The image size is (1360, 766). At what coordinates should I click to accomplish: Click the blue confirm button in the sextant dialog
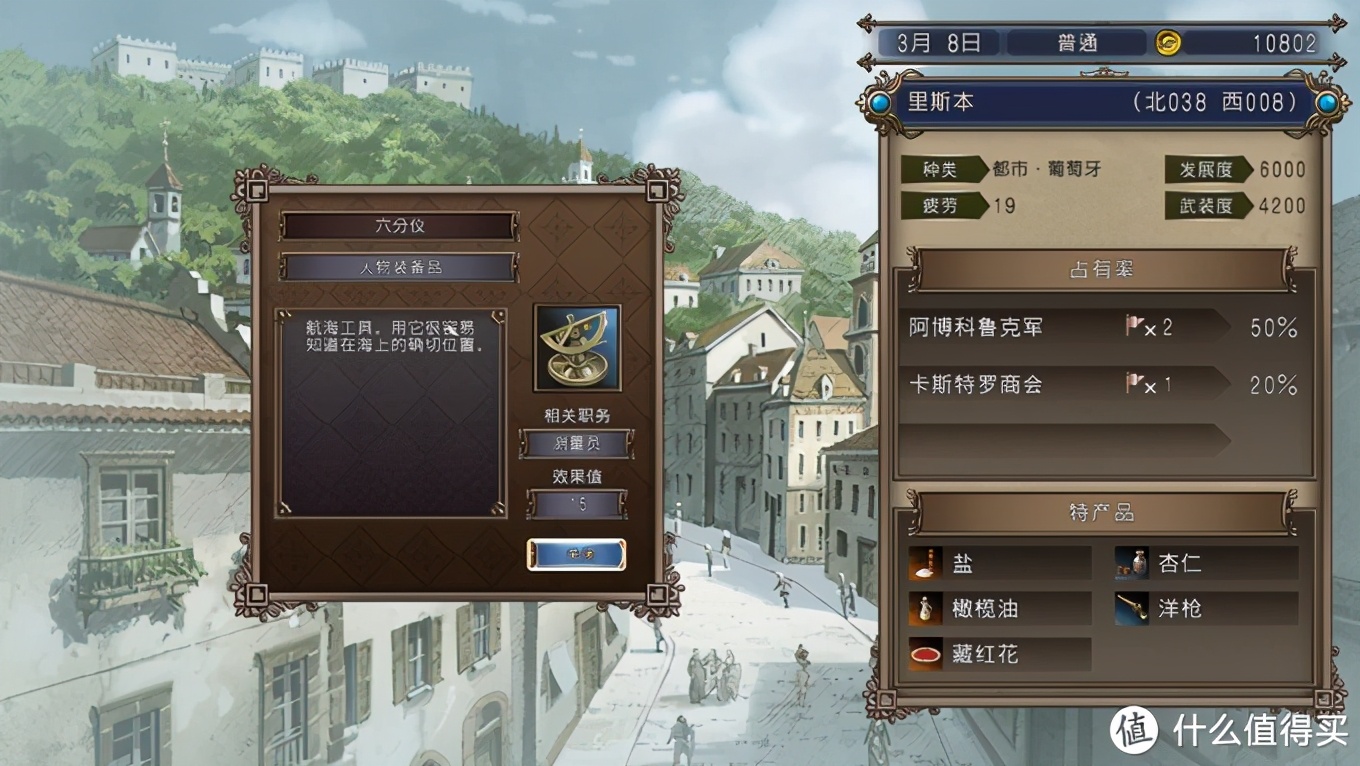coord(576,554)
